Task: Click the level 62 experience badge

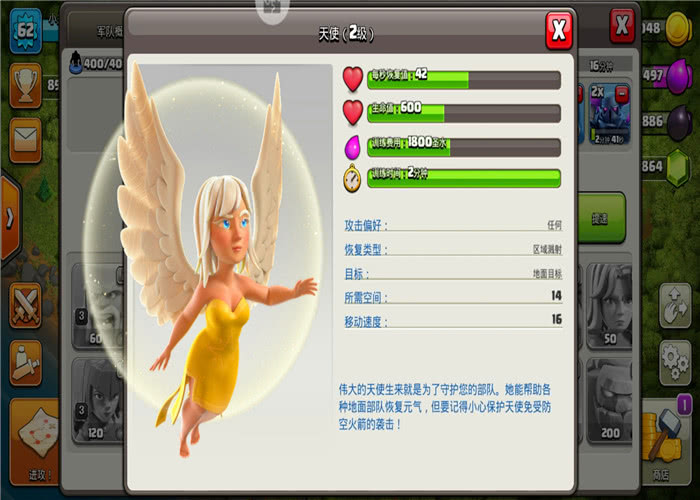Action: pos(24,29)
